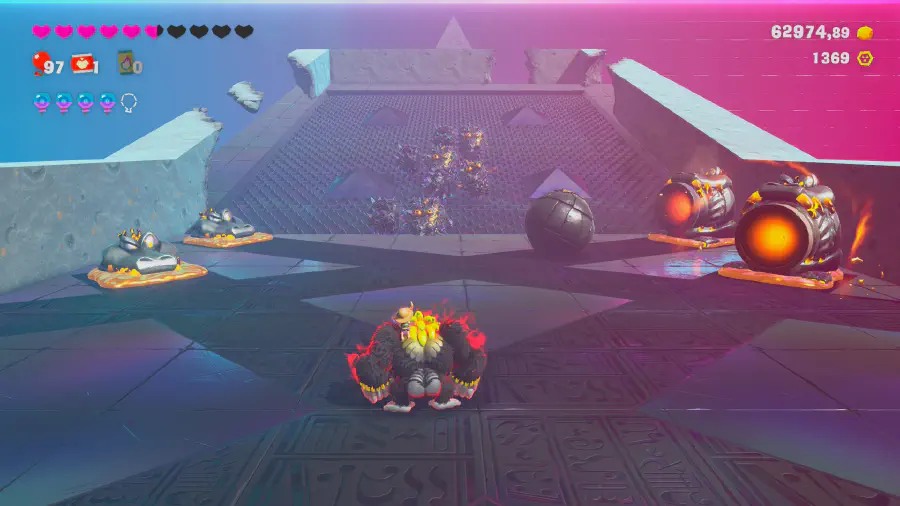The width and height of the screenshot is (900, 506).
Task: Click the empty gem outline slot
Action: point(129,101)
